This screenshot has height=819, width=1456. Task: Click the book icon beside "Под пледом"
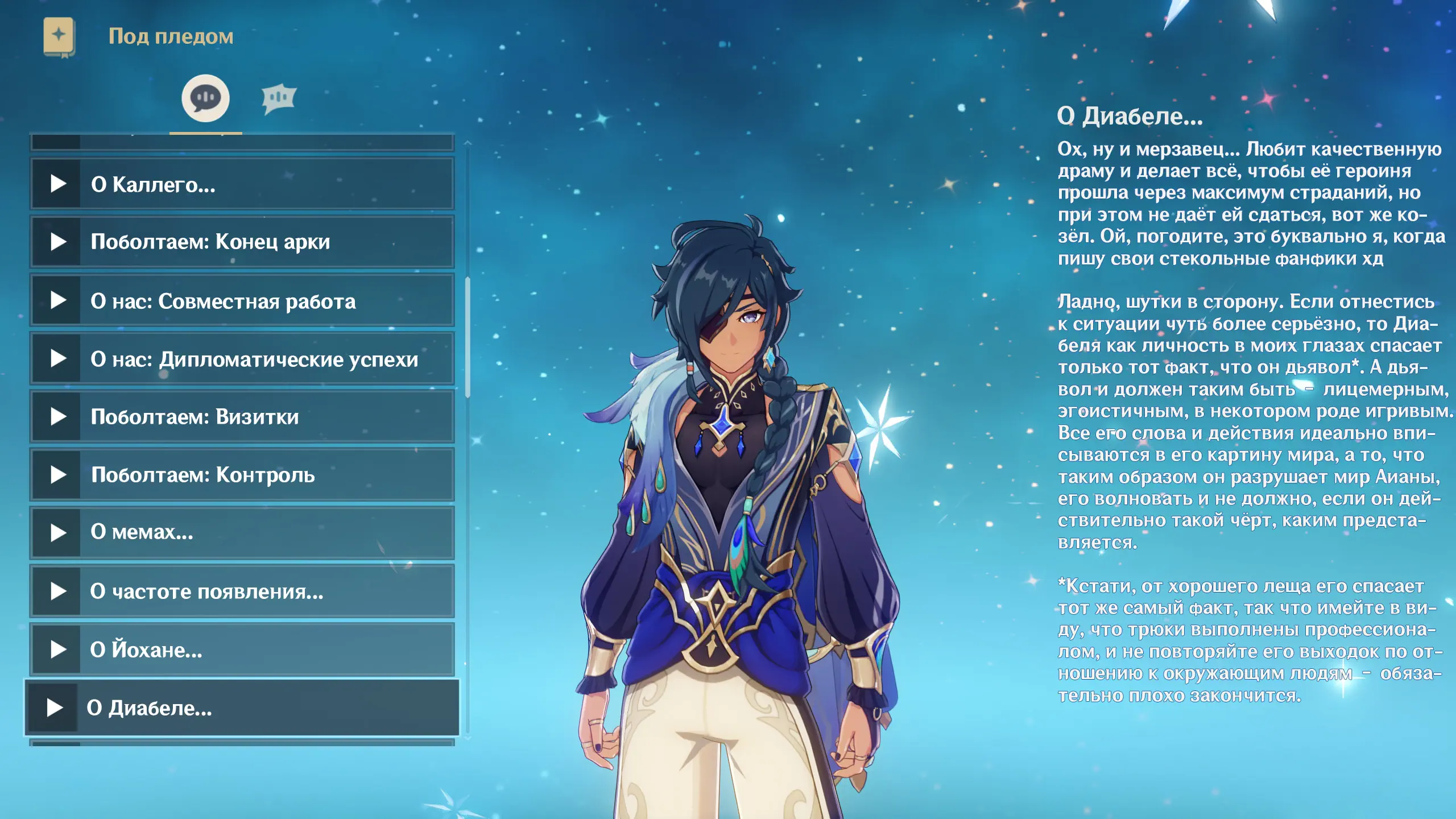(59, 36)
